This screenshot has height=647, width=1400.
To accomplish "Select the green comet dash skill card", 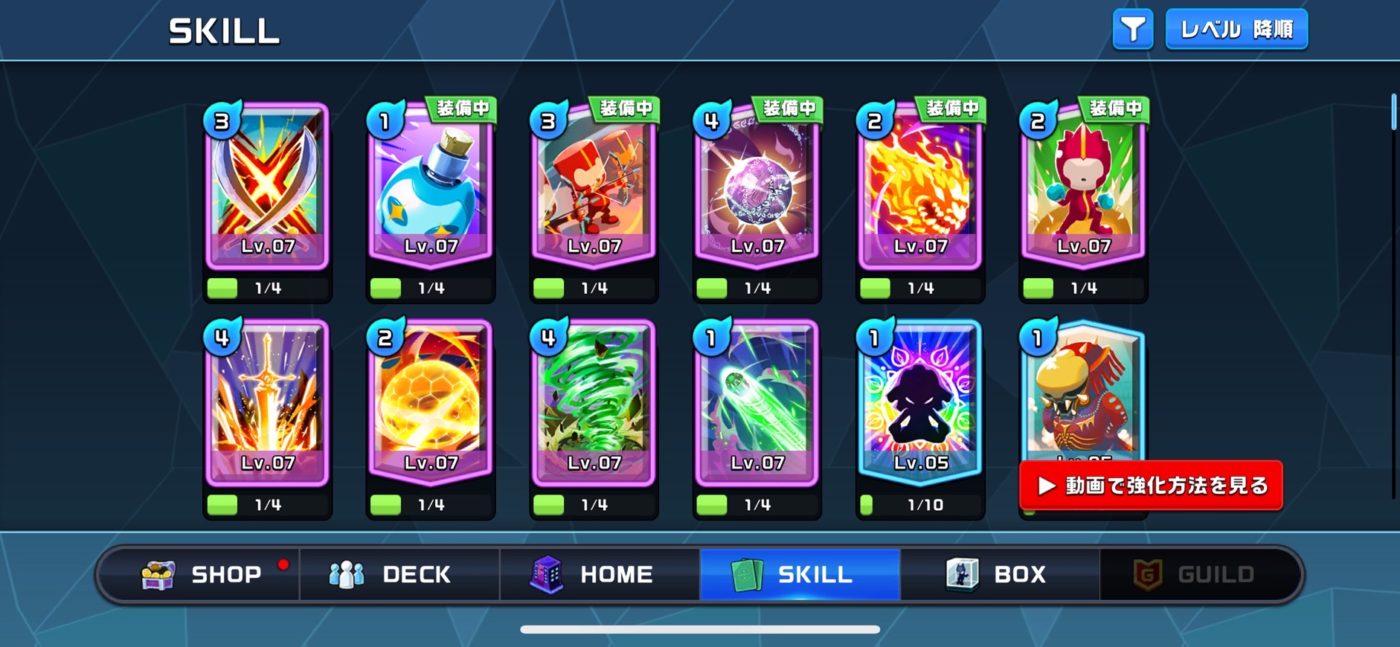I will point(757,404).
